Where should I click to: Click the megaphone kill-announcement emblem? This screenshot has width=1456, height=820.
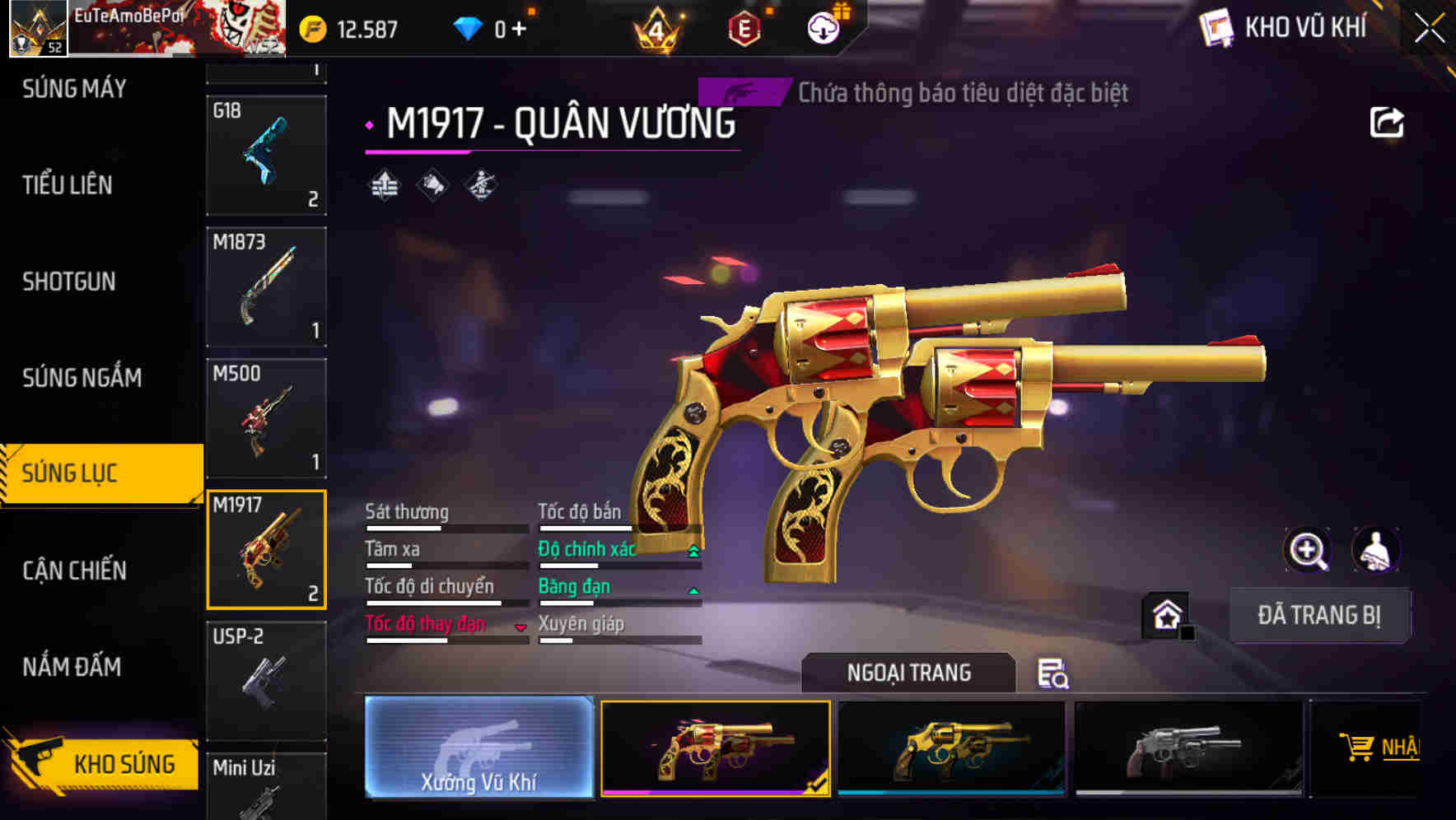432,186
